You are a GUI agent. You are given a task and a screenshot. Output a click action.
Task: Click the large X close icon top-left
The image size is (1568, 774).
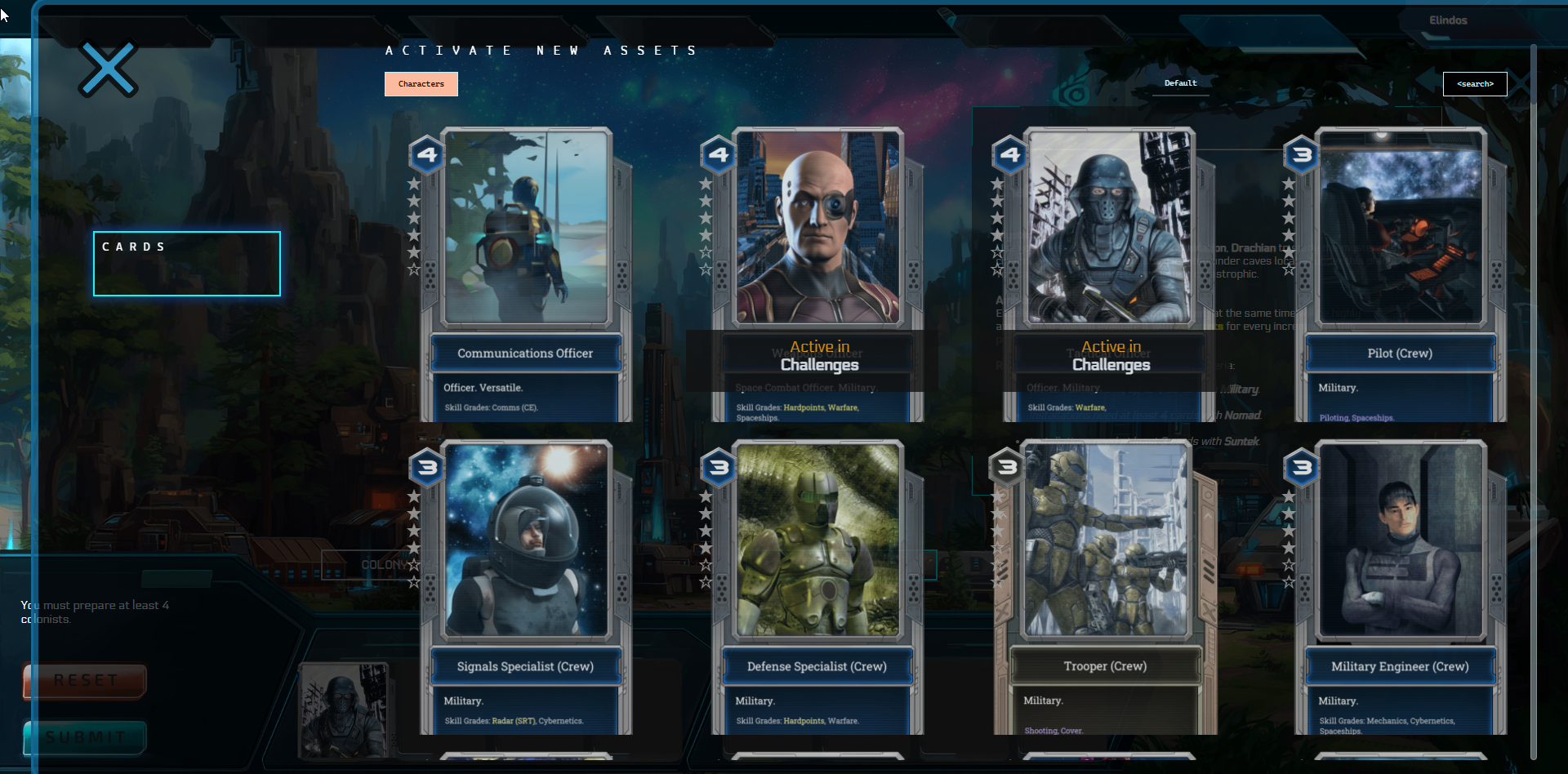tap(107, 69)
